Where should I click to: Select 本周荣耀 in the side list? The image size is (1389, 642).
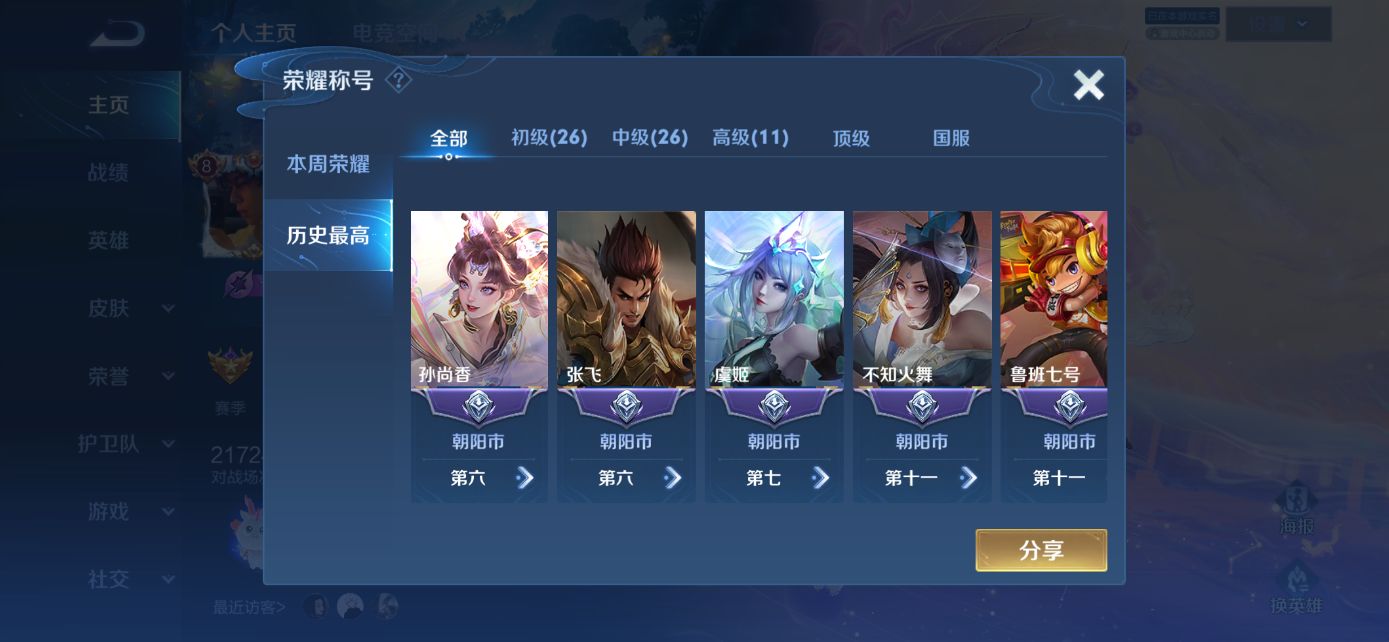[328, 165]
